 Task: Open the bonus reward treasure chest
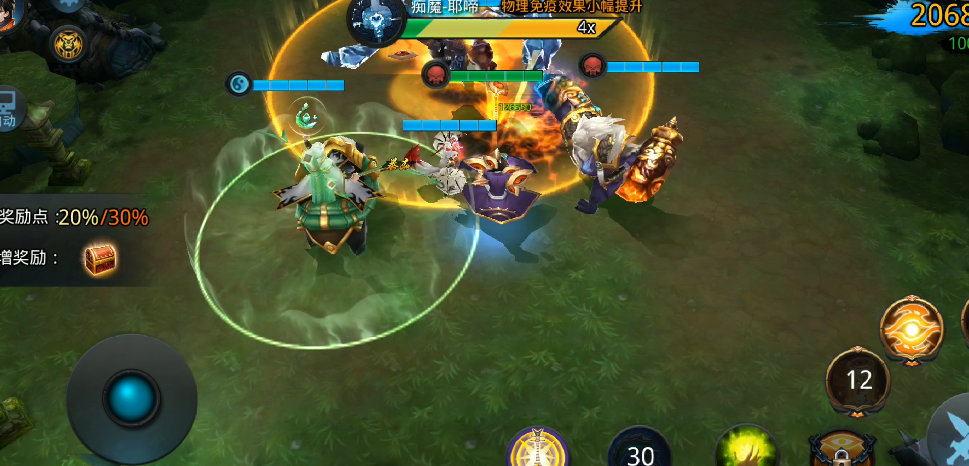[x=100, y=259]
